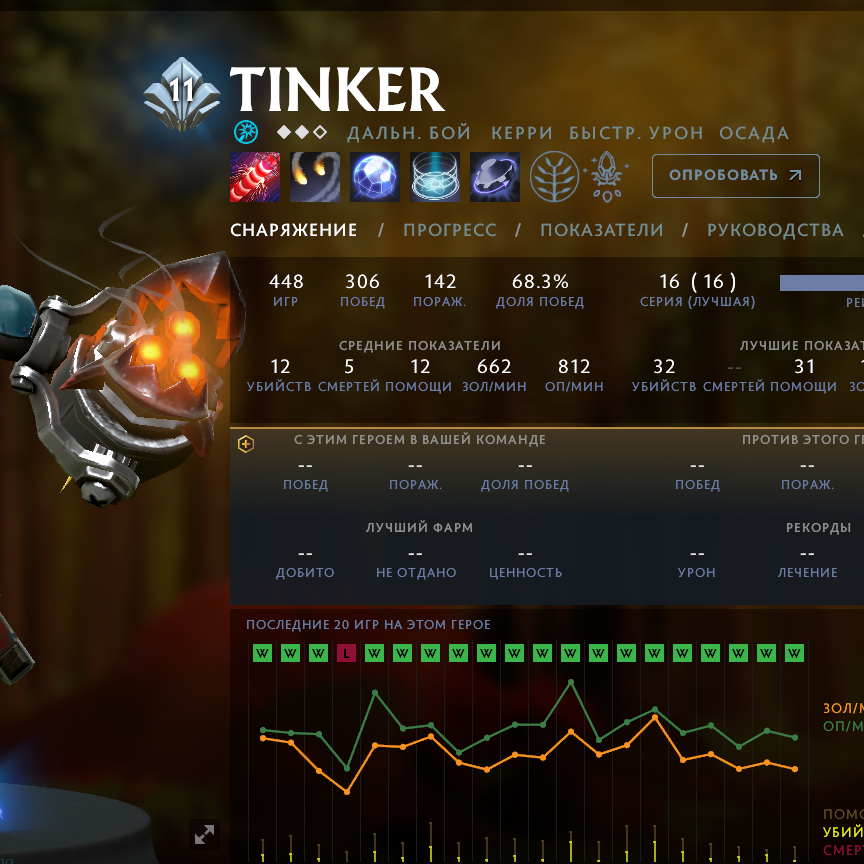Click the gold plus icon beside team stats
This screenshot has width=864, height=864.
(x=246, y=444)
